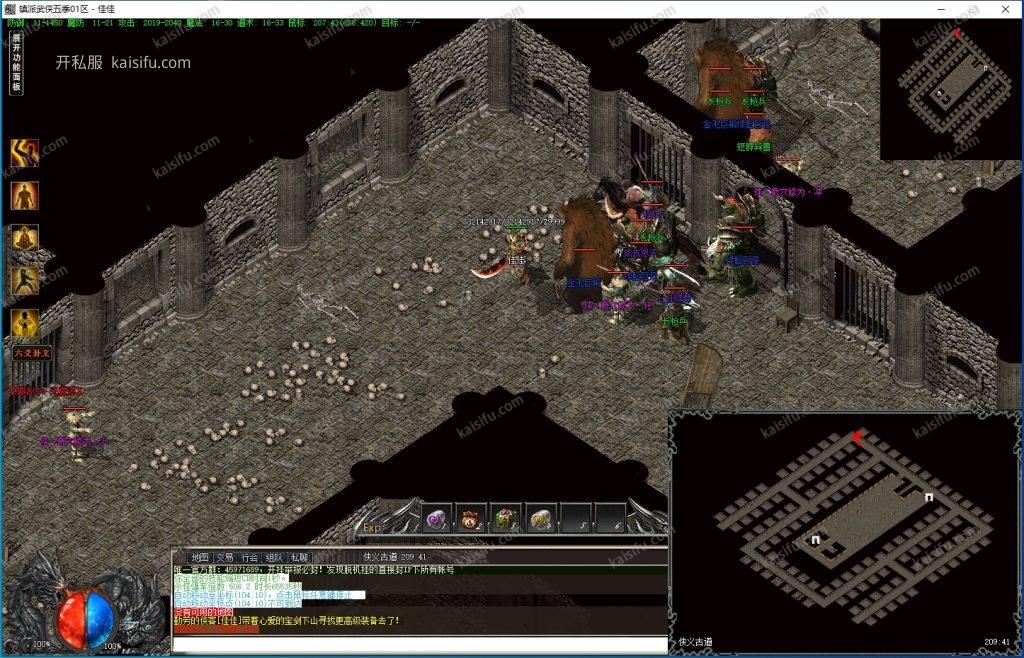
Task: Activate the striking arm skill icon
Action: click(x=25, y=153)
